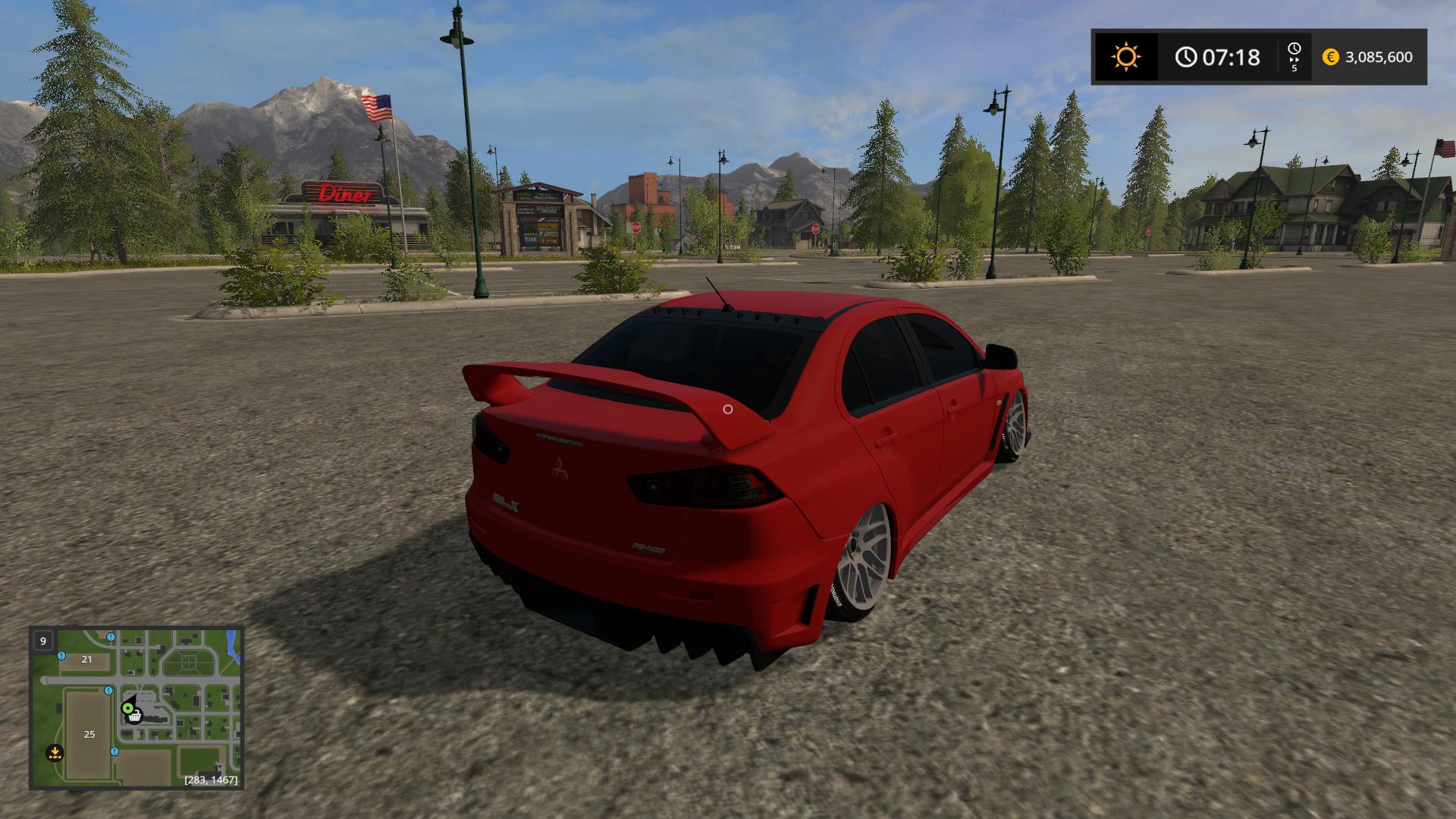Image resolution: width=1456 pixels, height=819 pixels.
Task: Click the euro coin money icon
Action: pos(1330,57)
